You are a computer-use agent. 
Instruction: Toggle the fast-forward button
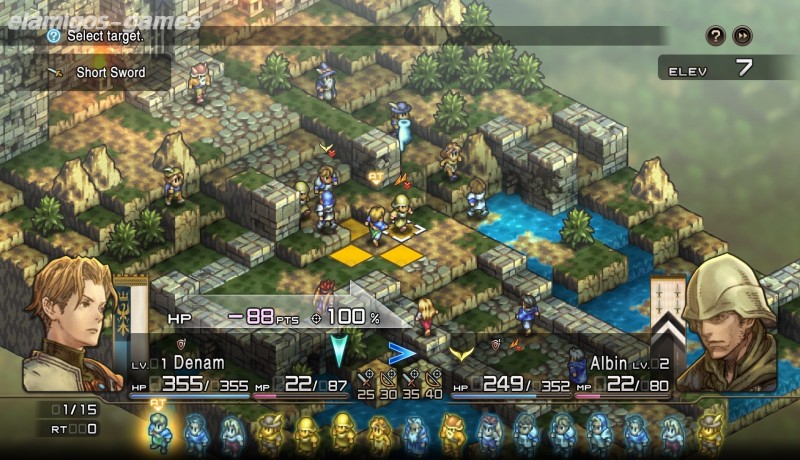coord(742,36)
